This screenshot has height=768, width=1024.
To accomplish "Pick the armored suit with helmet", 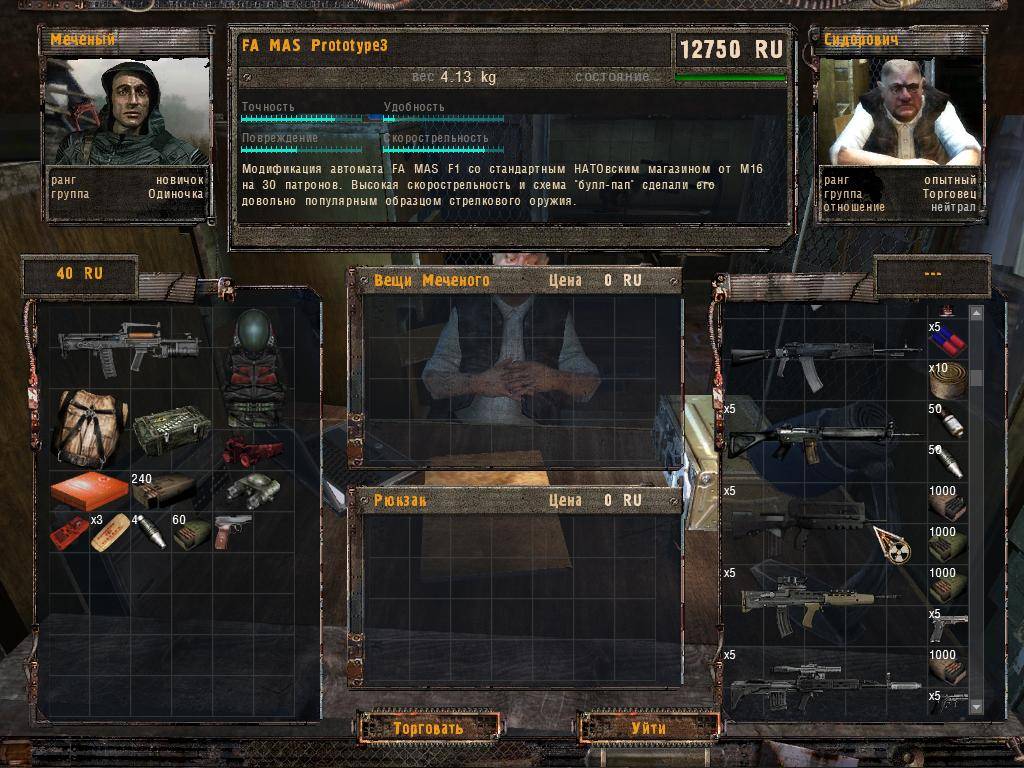I will pos(252,367).
